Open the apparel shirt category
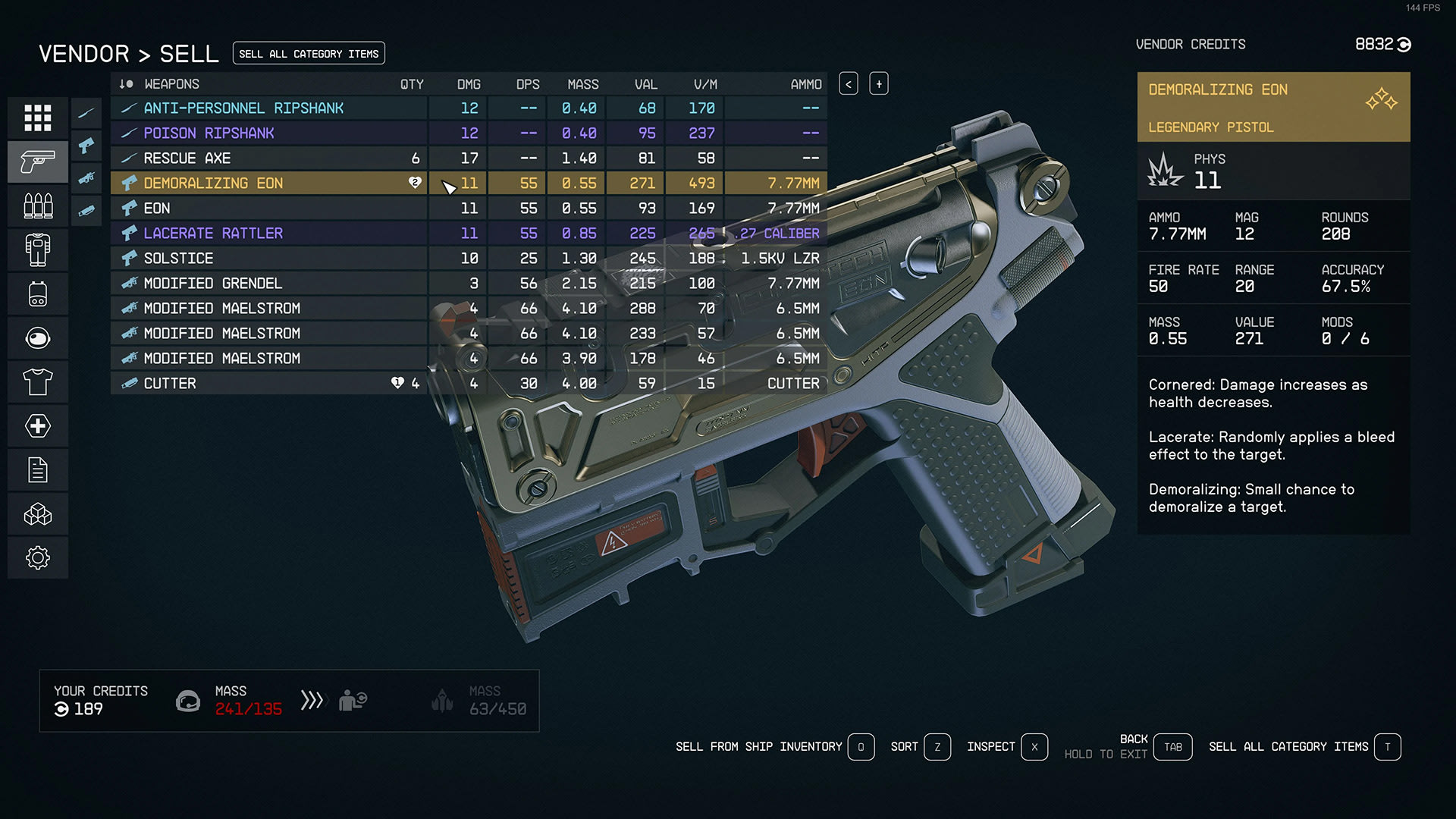1456x819 pixels. 38,381
